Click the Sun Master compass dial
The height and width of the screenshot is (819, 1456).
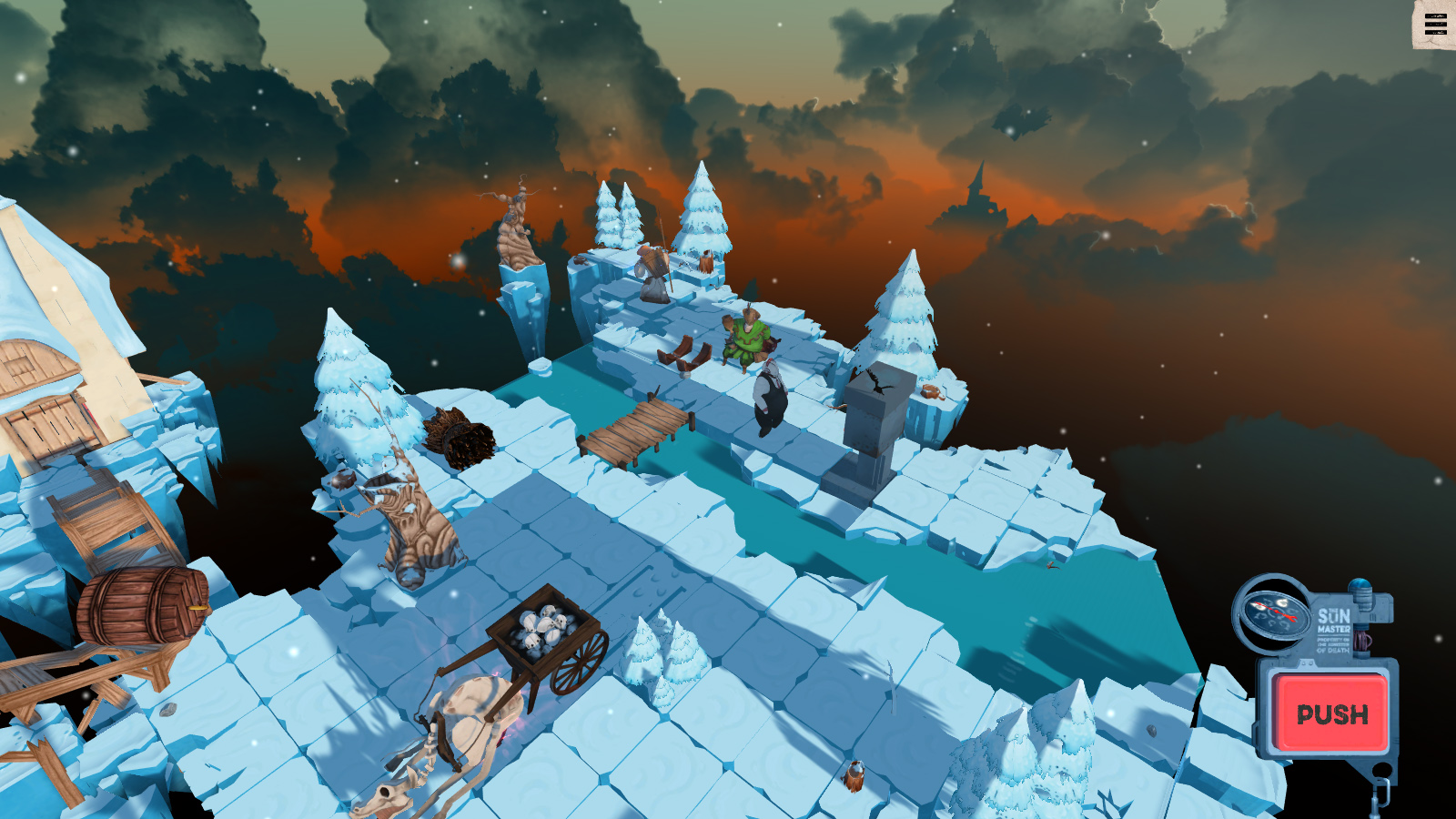pyautogui.click(x=1271, y=611)
